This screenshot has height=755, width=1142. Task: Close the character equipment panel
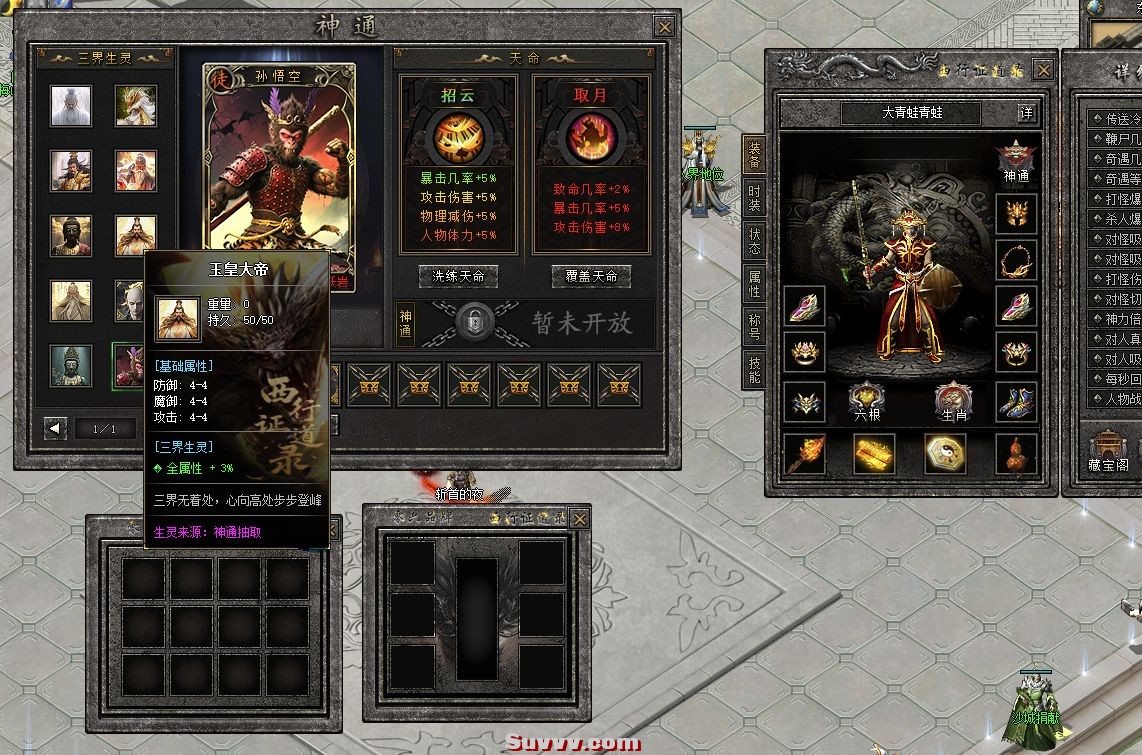1043,69
